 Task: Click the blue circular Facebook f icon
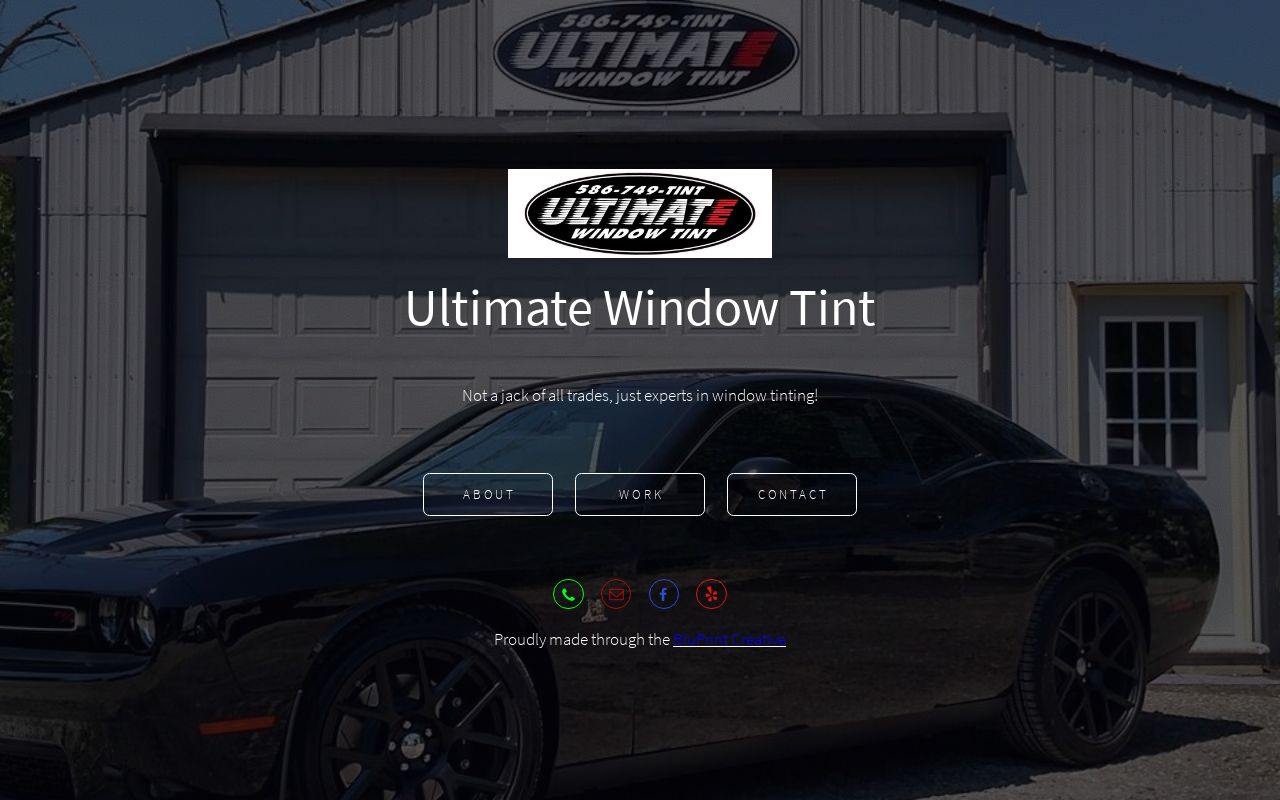pos(664,593)
